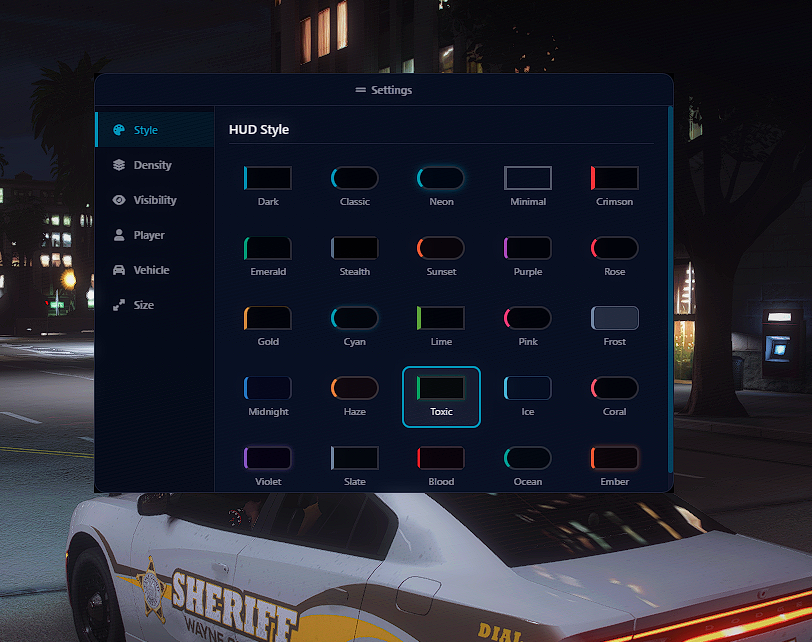812x642 pixels.
Task: Pick the Purple HUD style
Action: pyautogui.click(x=528, y=256)
